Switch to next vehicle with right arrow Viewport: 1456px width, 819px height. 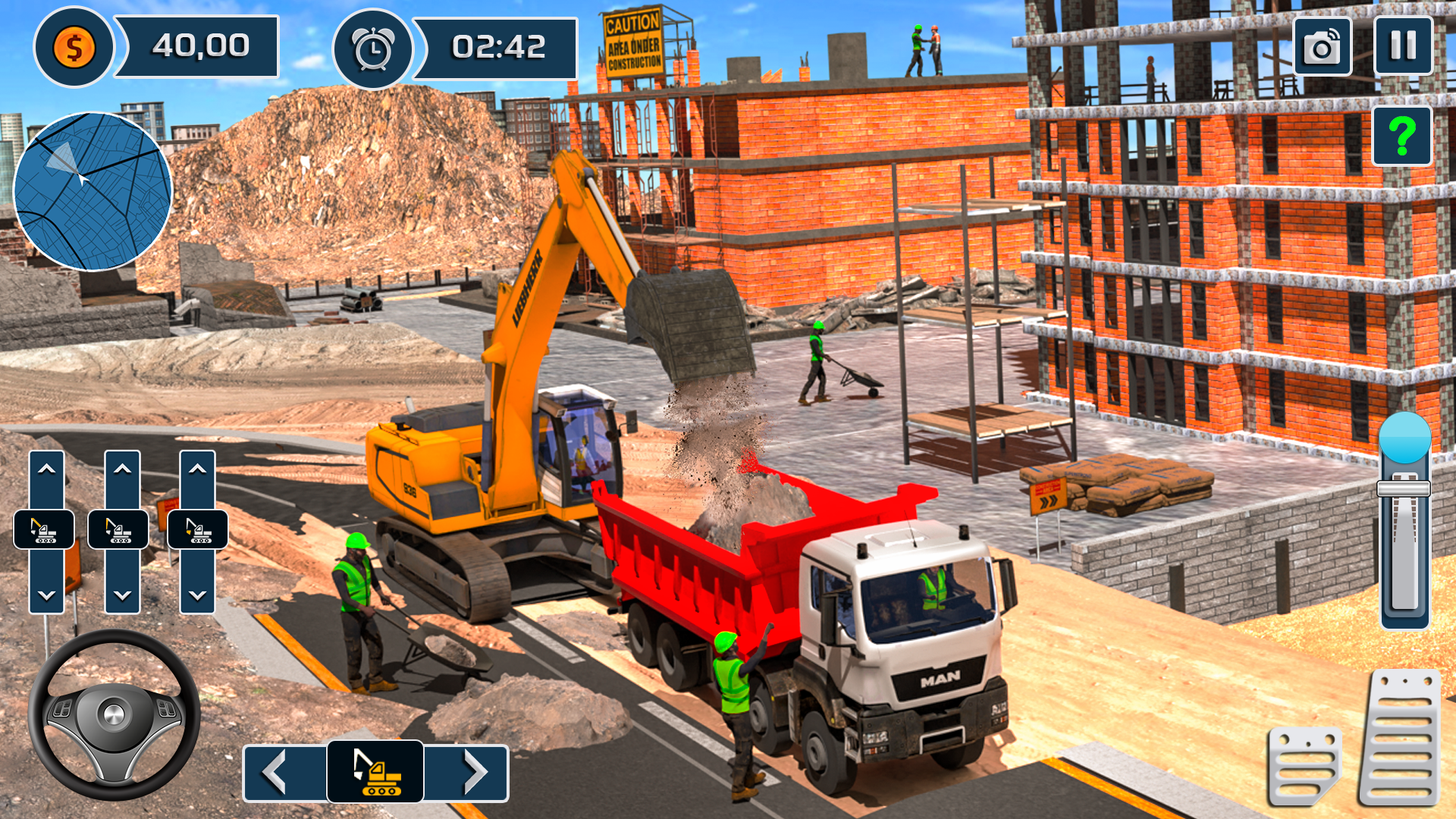pos(474,771)
